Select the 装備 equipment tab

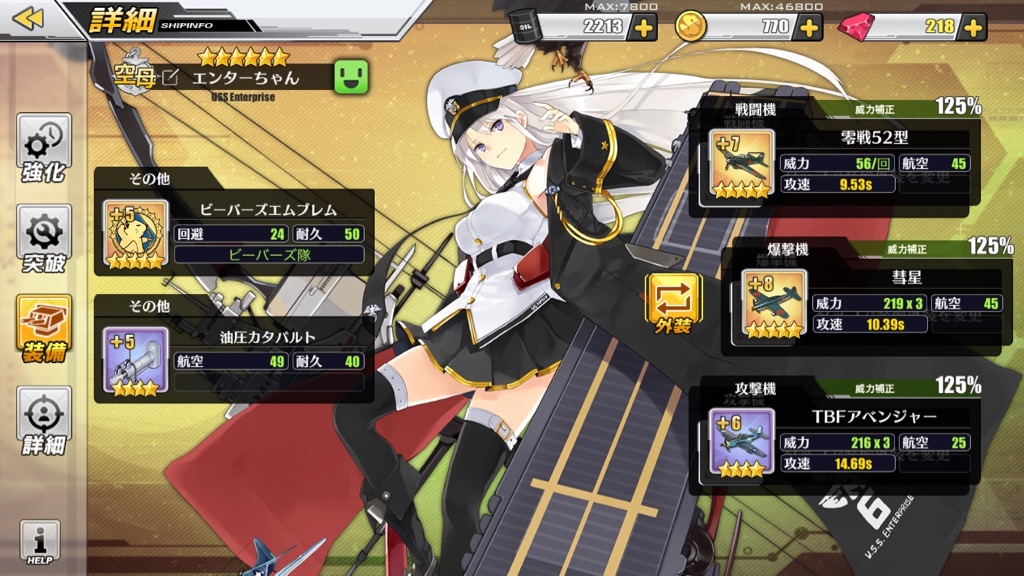point(43,330)
